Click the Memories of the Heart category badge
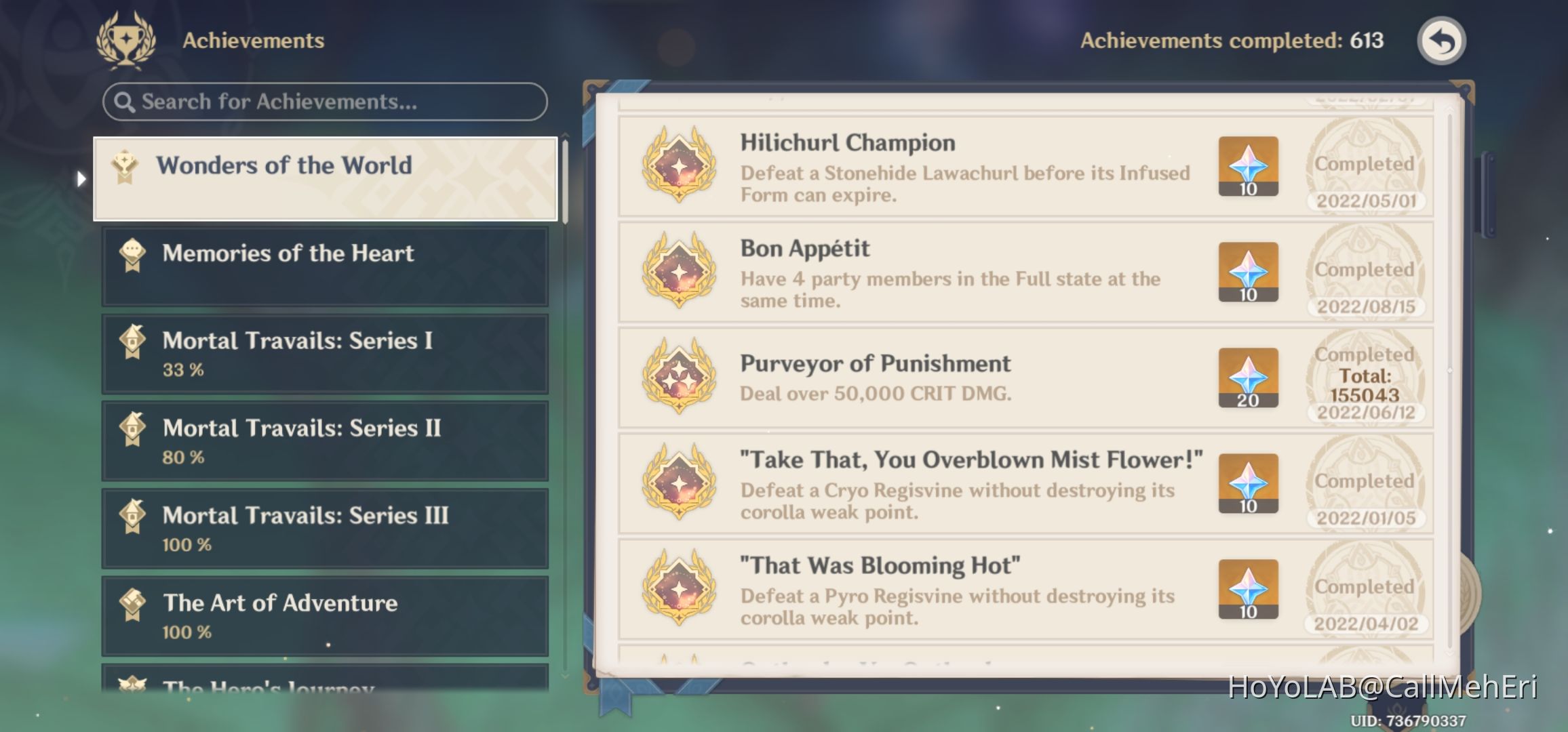 133,253
